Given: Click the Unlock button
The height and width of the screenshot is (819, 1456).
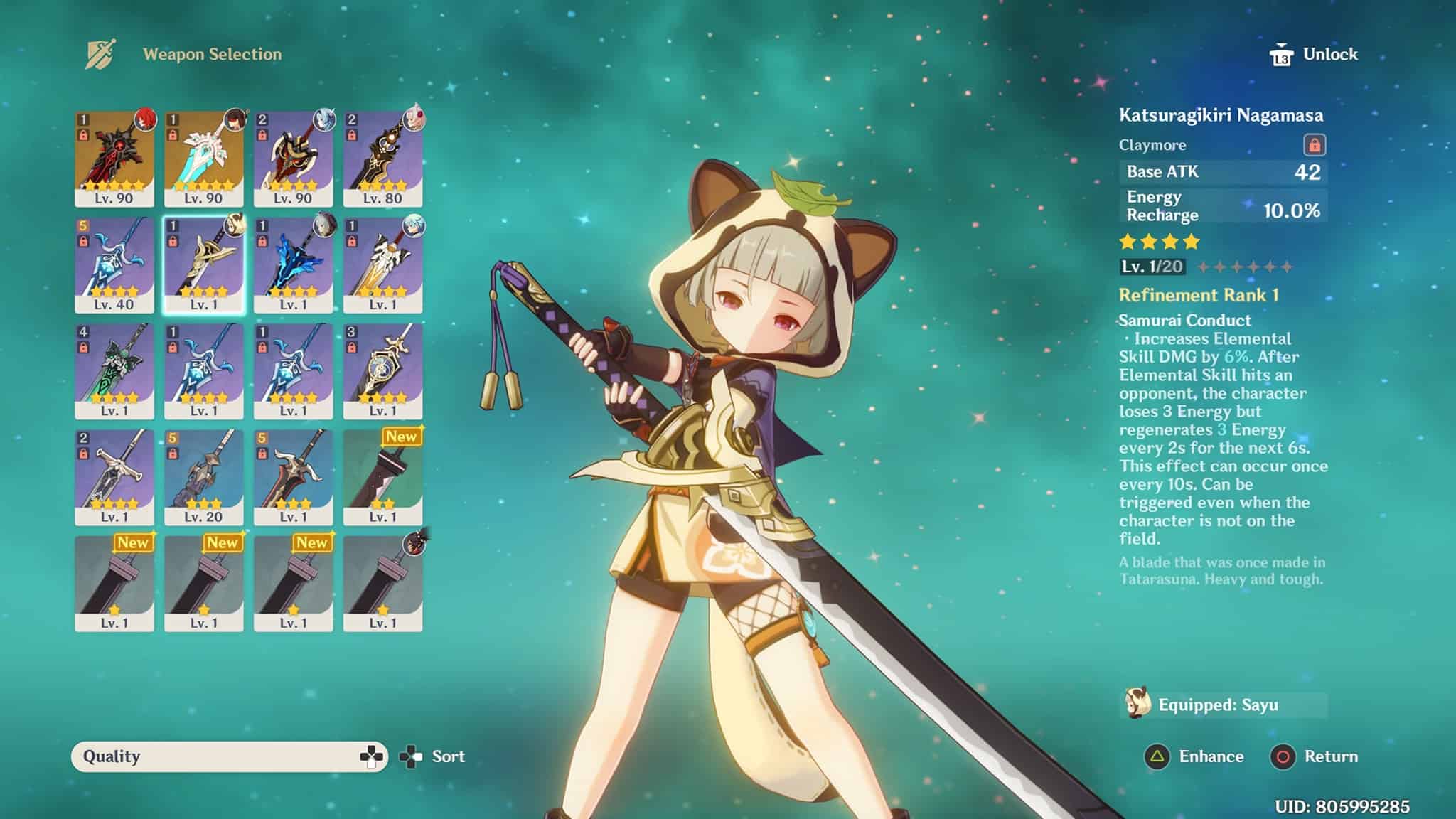Looking at the screenshot, I should click(1329, 53).
